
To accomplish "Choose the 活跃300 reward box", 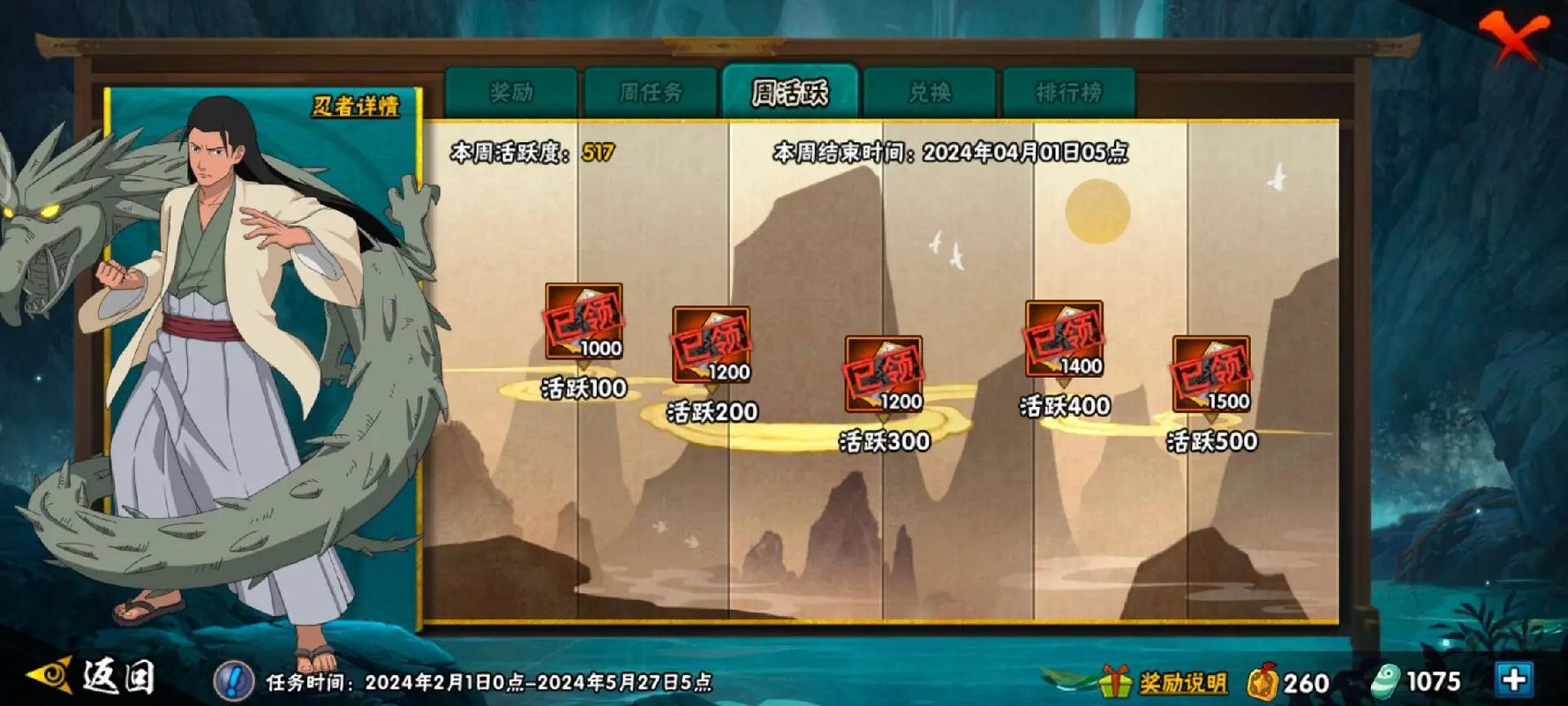I will click(883, 374).
